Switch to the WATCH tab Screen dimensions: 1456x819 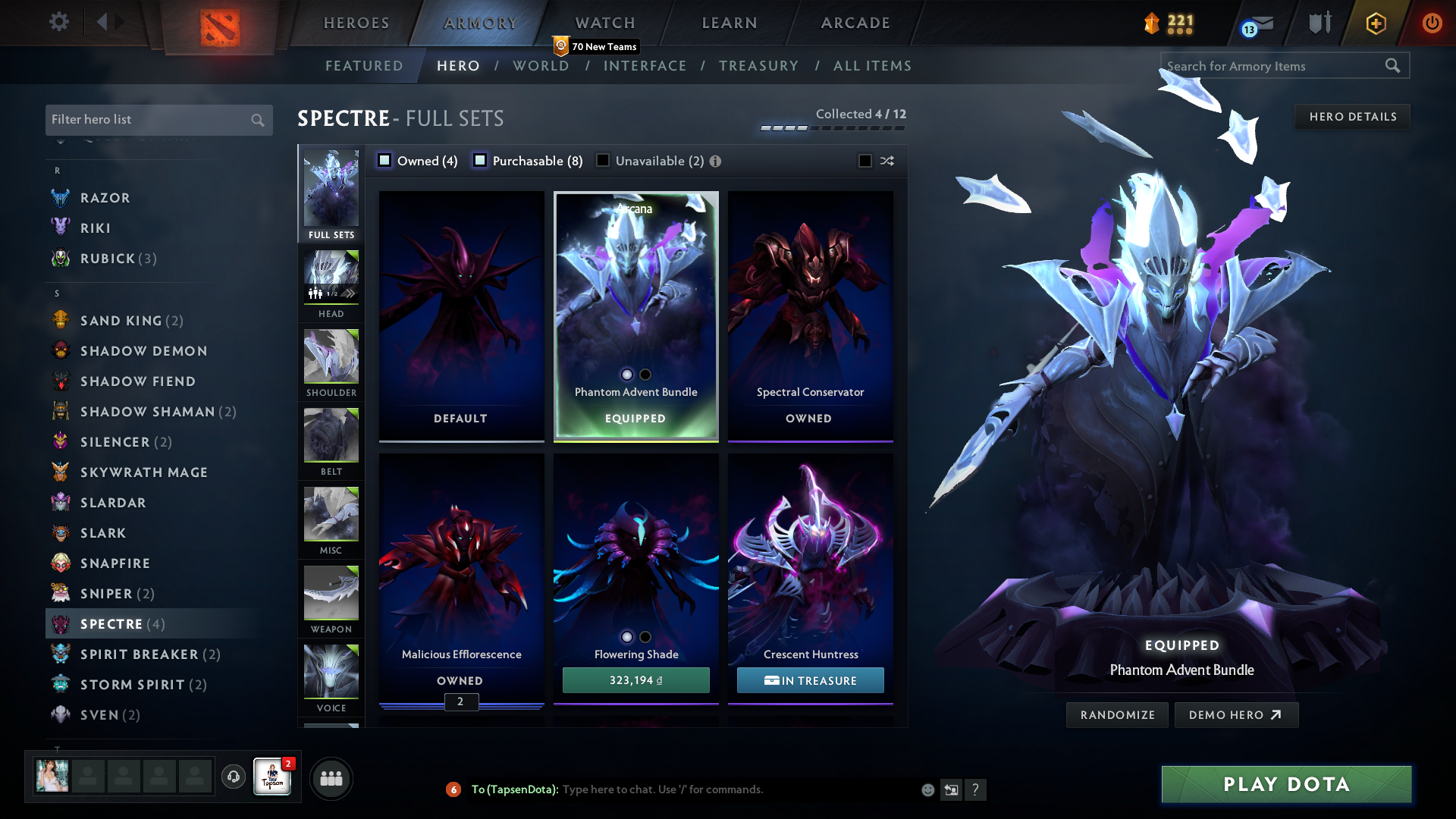pyautogui.click(x=604, y=23)
